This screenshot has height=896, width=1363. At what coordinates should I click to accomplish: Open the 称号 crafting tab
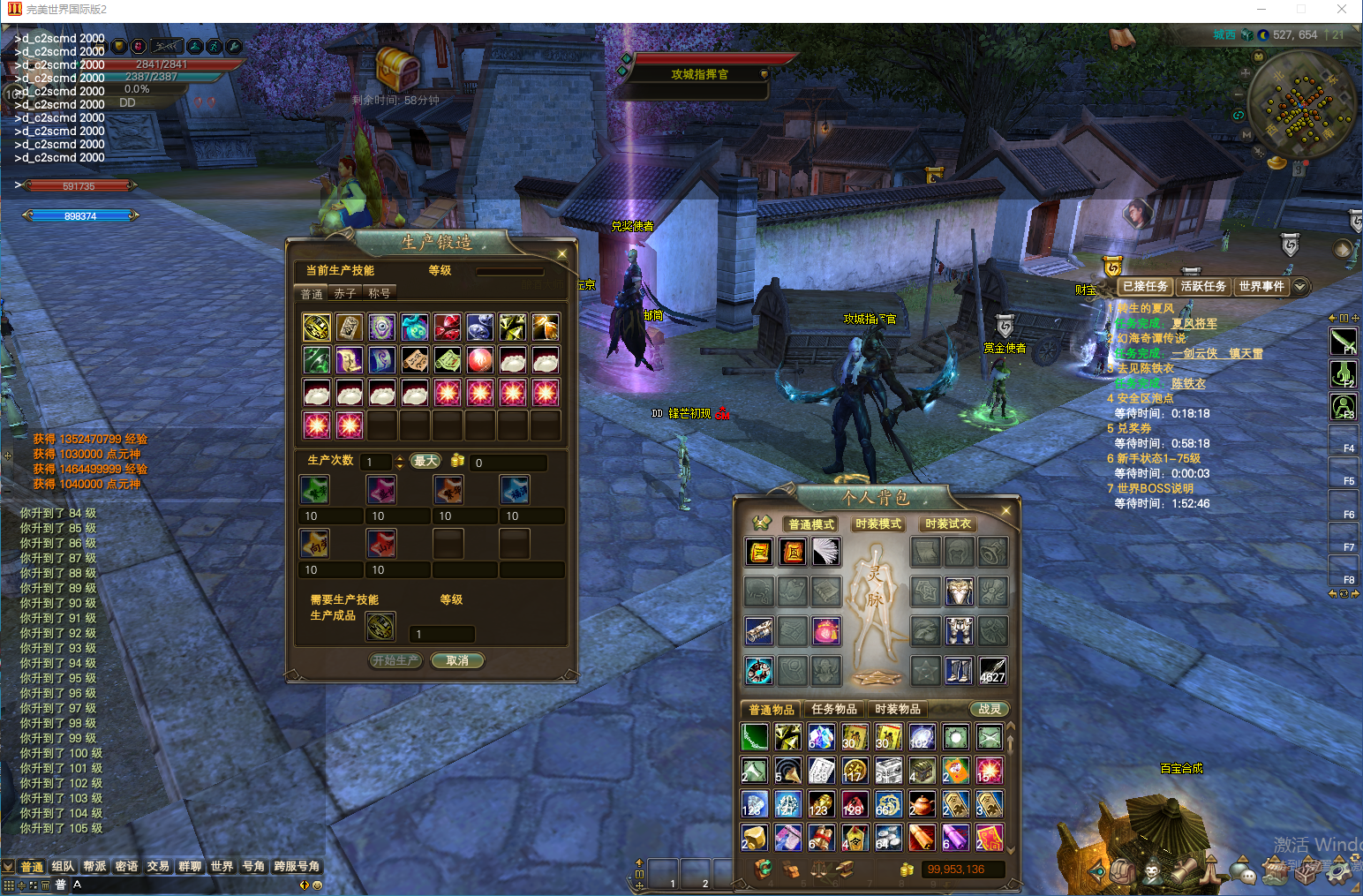tap(380, 293)
